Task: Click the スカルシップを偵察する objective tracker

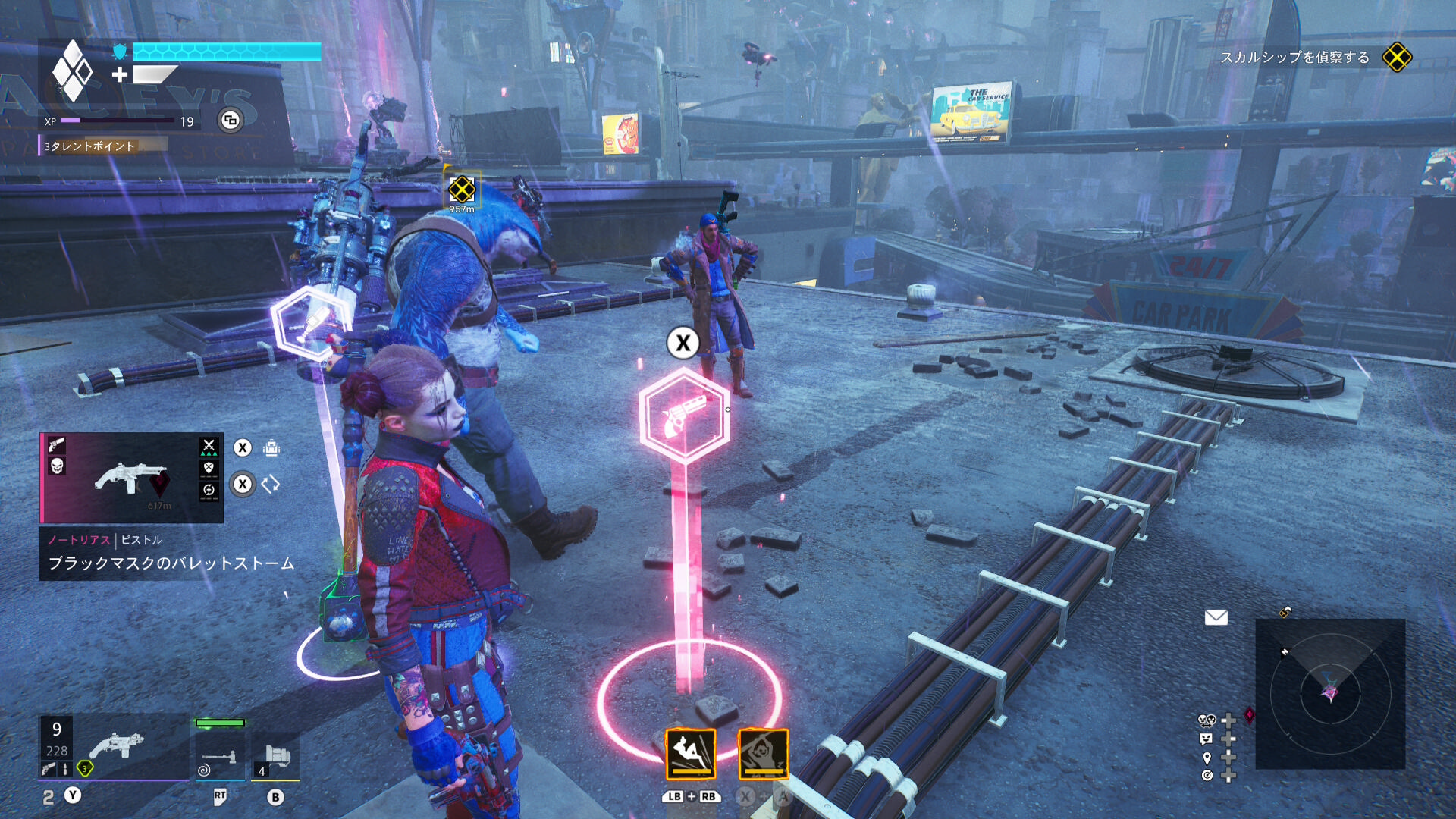Action: point(1295,58)
